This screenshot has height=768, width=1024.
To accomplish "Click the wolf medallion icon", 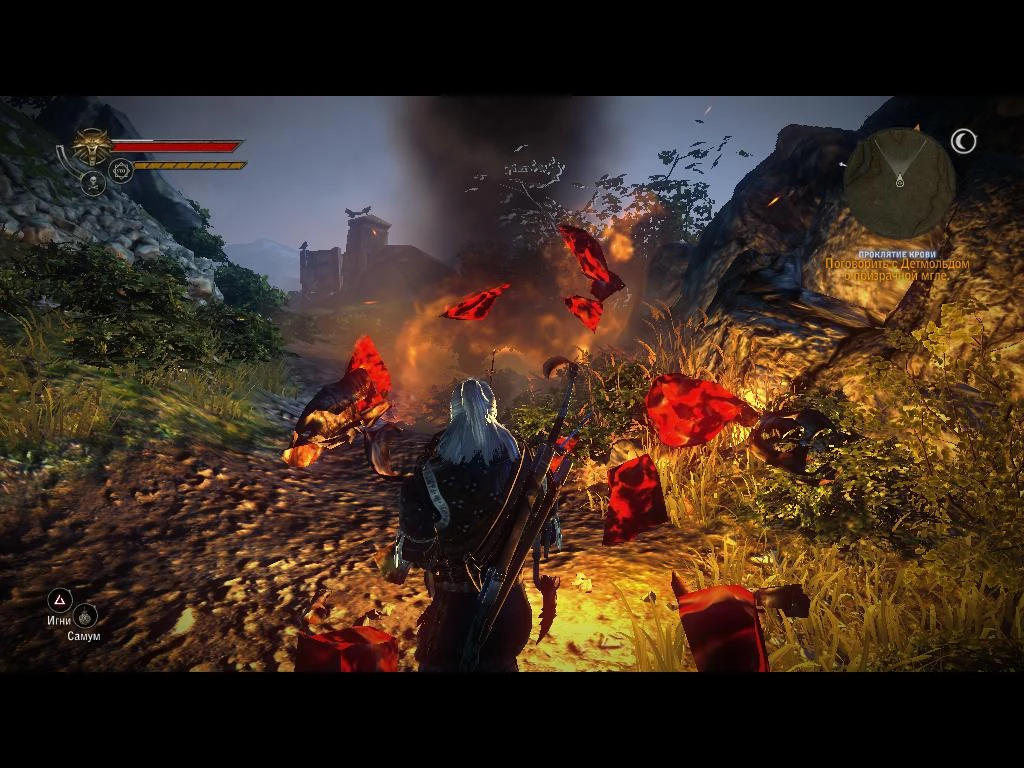I will (93, 148).
